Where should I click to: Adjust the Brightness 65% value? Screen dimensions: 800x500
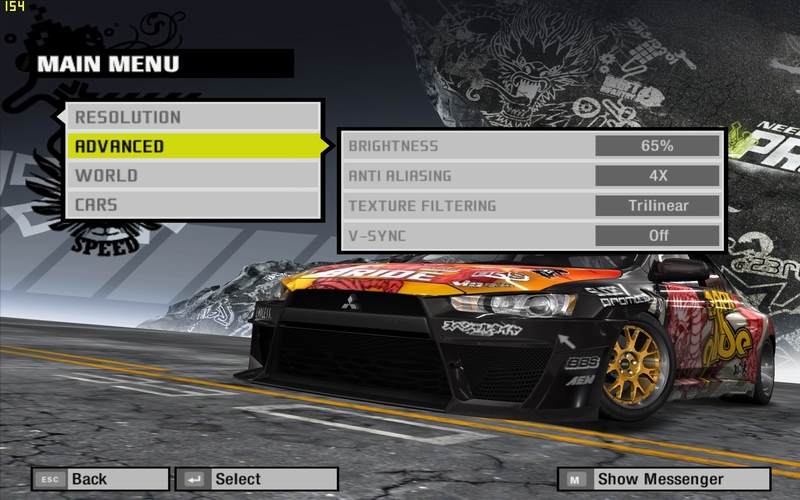[657, 146]
